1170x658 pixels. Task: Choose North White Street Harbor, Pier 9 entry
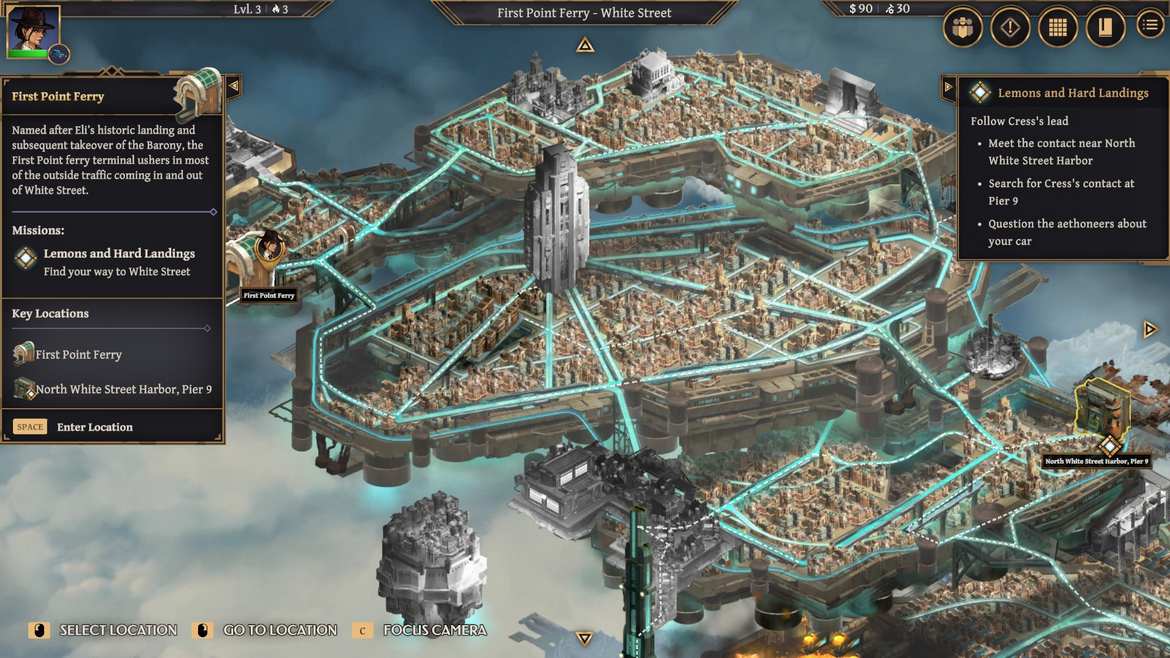(x=122, y=390)
